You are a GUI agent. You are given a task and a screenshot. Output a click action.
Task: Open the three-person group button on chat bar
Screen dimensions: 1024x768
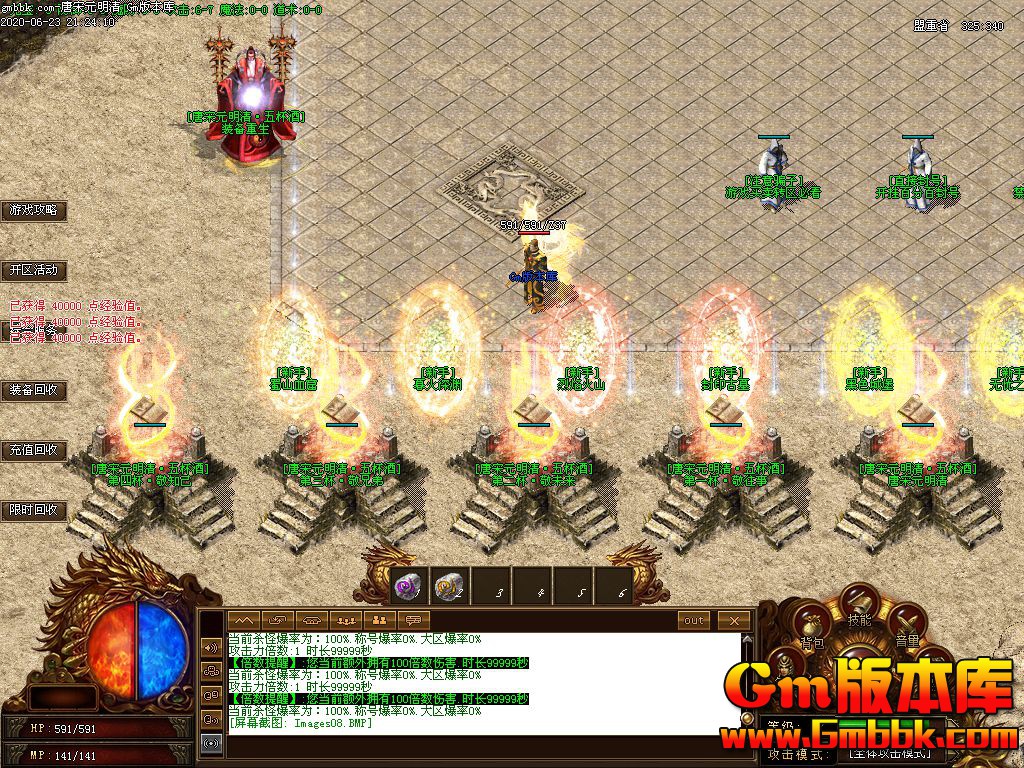[345, 621]
